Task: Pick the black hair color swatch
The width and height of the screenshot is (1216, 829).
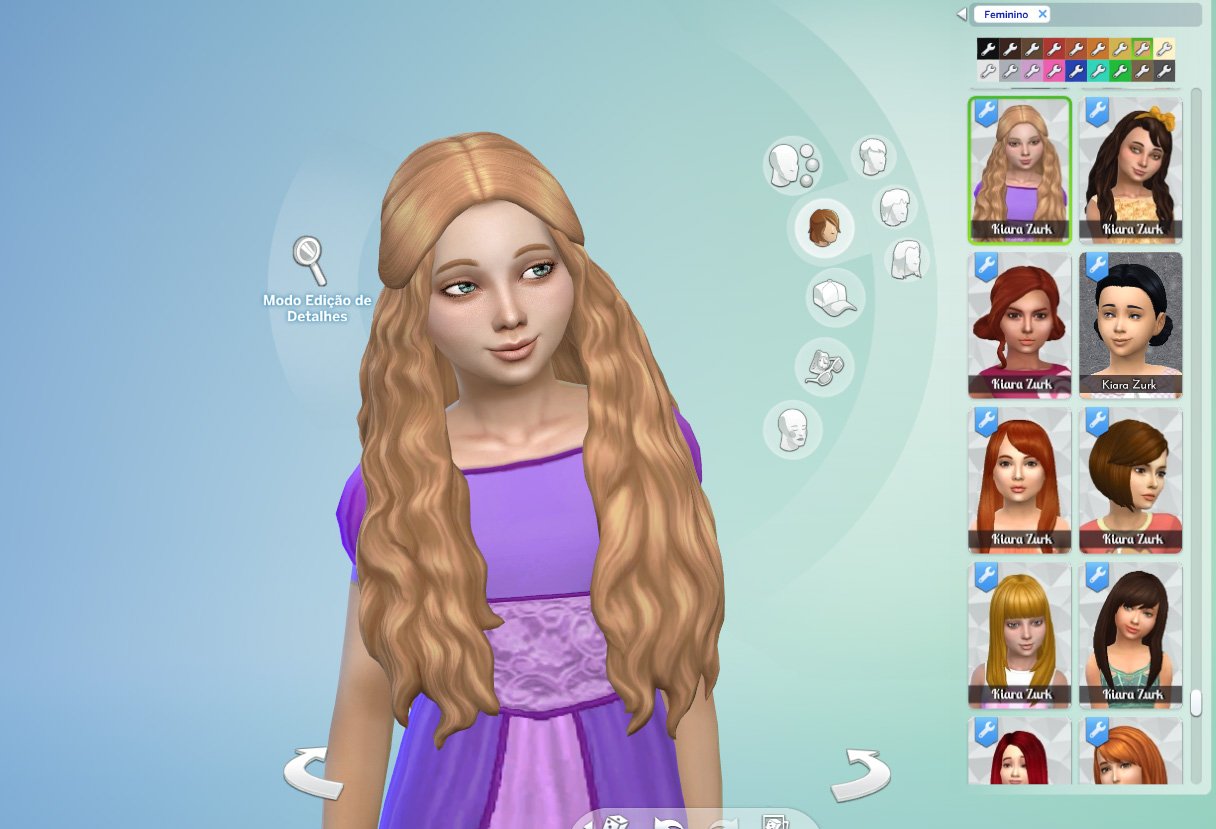Action: pyautogui.click(x=988, y=48)
